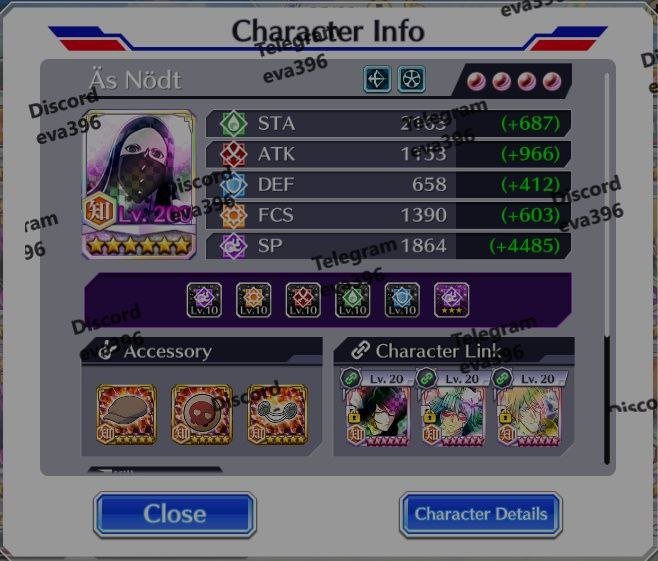
Task: Select the red ATK Lv.10 enhancement icon
Action: [x=303, y=299]
